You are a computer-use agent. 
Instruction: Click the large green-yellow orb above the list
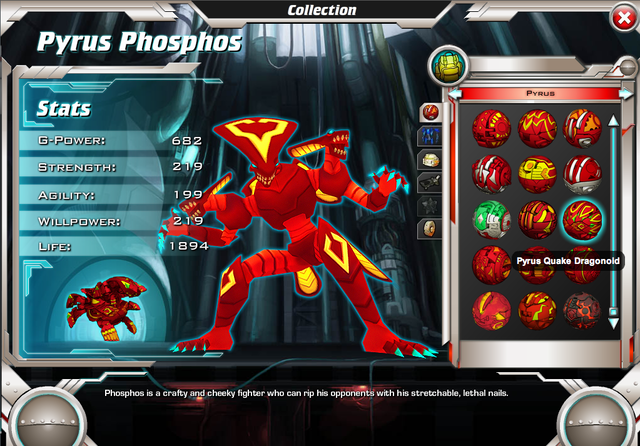(446, 67)
